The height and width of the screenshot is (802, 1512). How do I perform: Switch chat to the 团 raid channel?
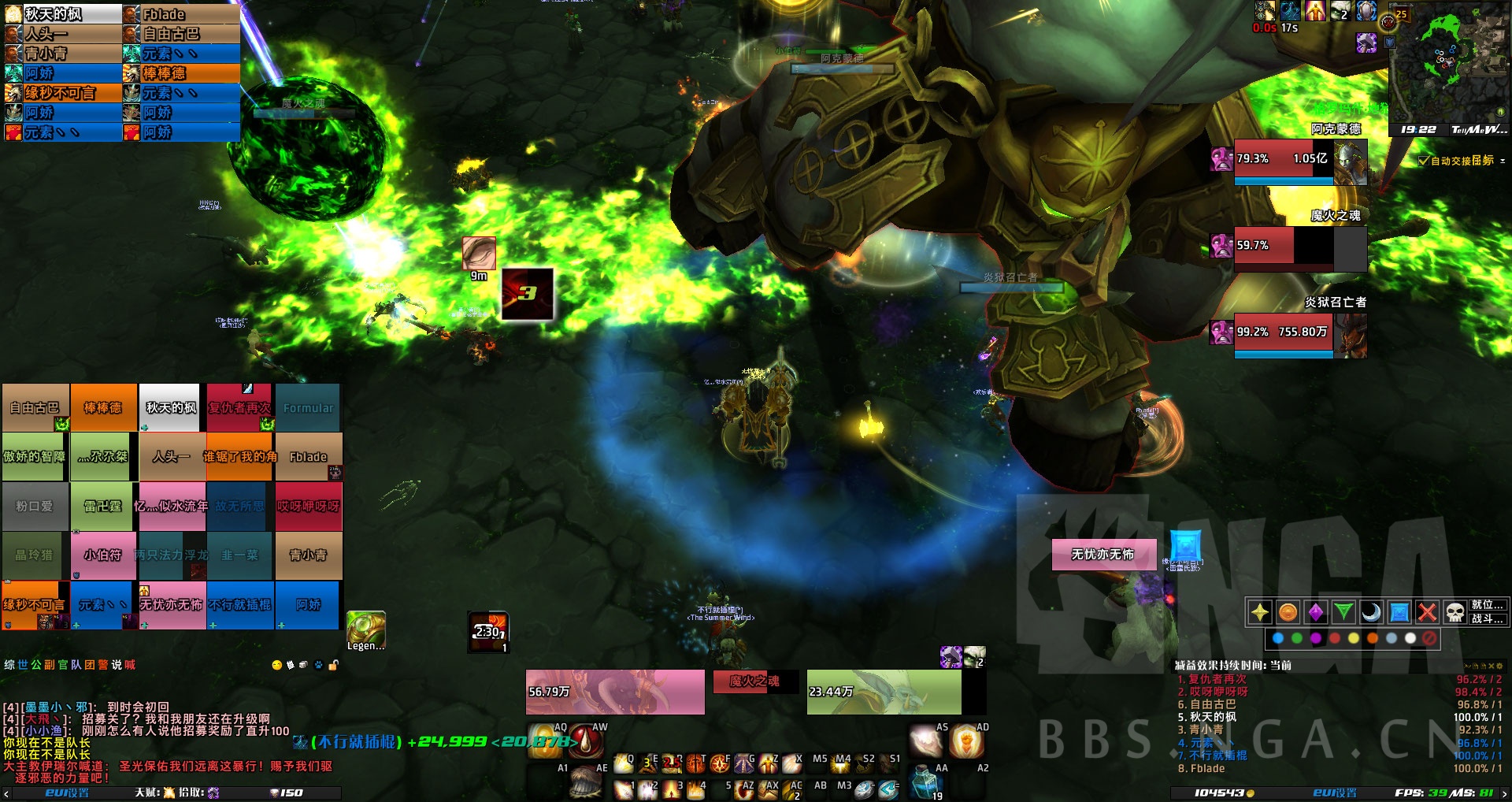click(90, 665)
